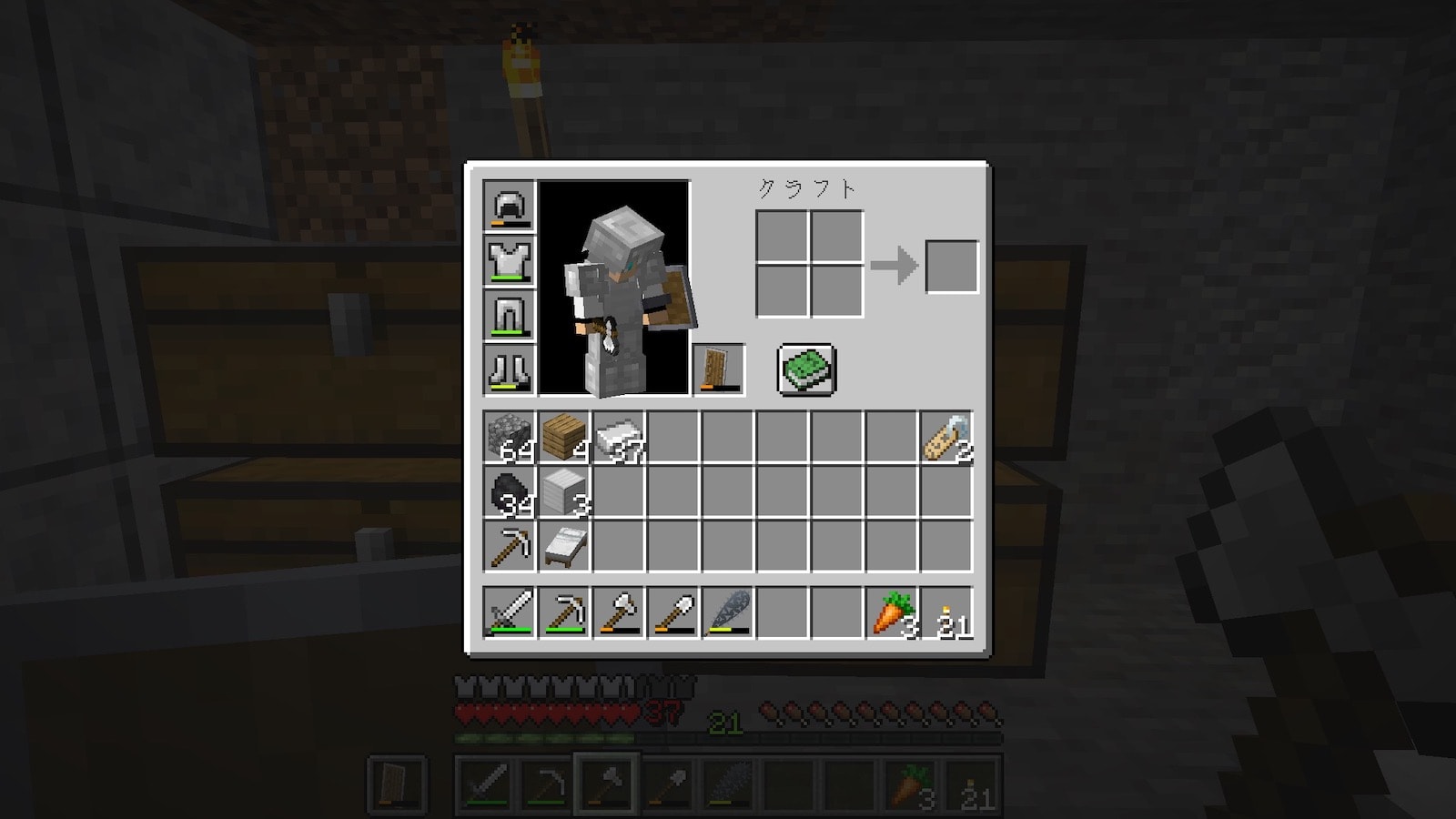Choose the iron shovel hotbar slot
Viewport: 1456px width, 819px height.
click(673, 612)
